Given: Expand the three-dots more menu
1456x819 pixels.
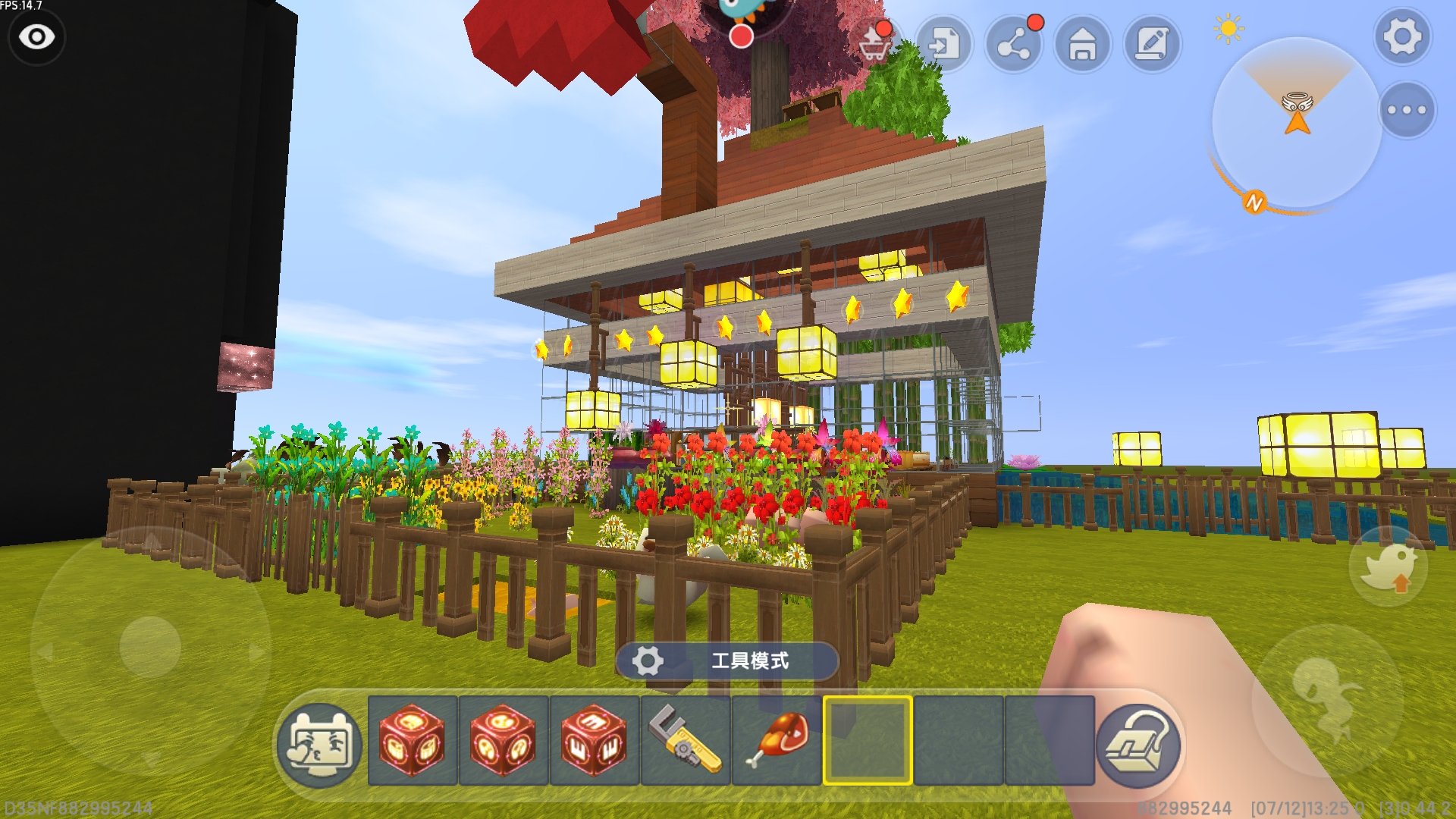Looking at the screenshot, I should click(1407, 110).
